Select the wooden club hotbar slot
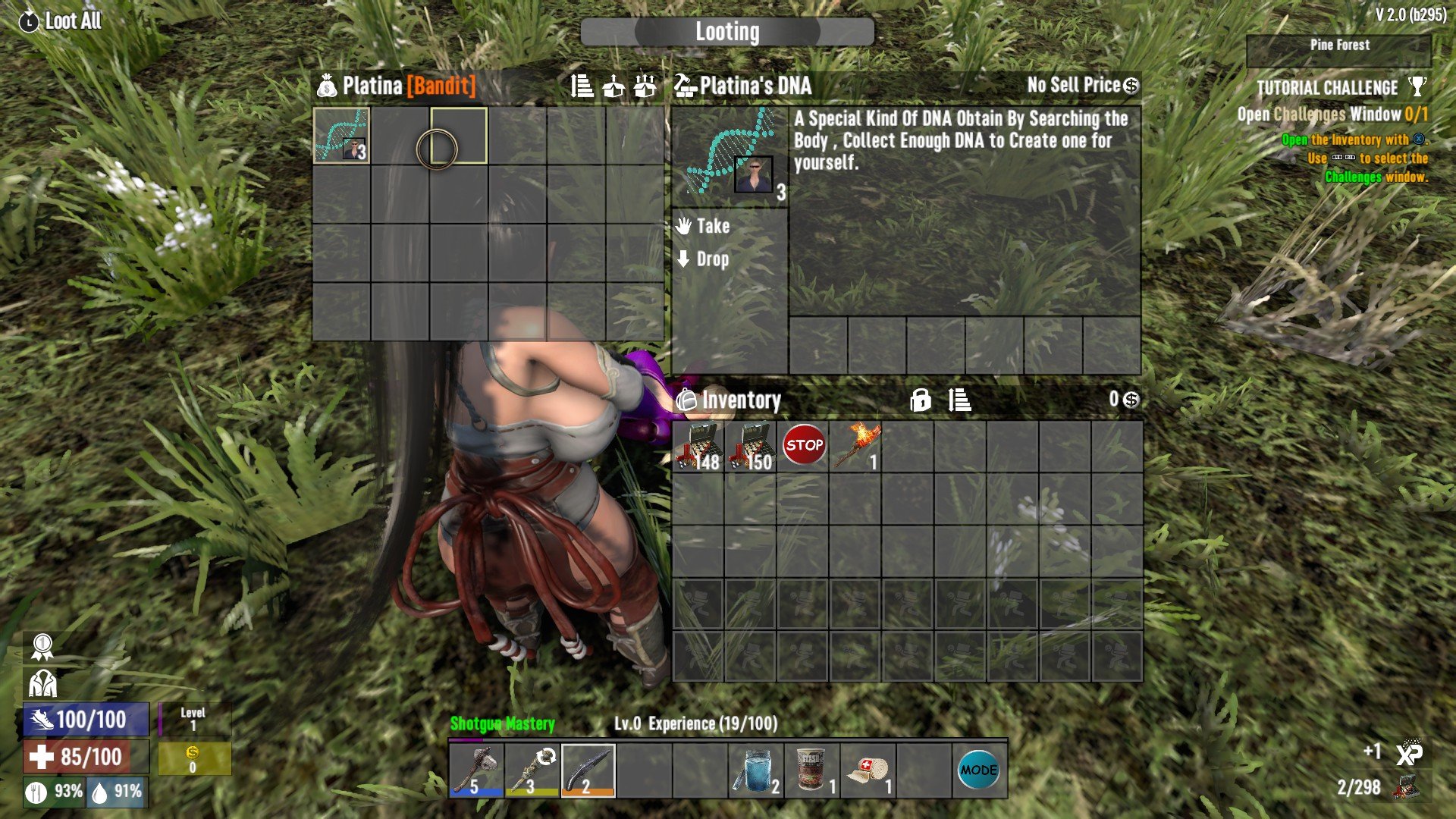The image size is (1456, 819). coord(532,770)
